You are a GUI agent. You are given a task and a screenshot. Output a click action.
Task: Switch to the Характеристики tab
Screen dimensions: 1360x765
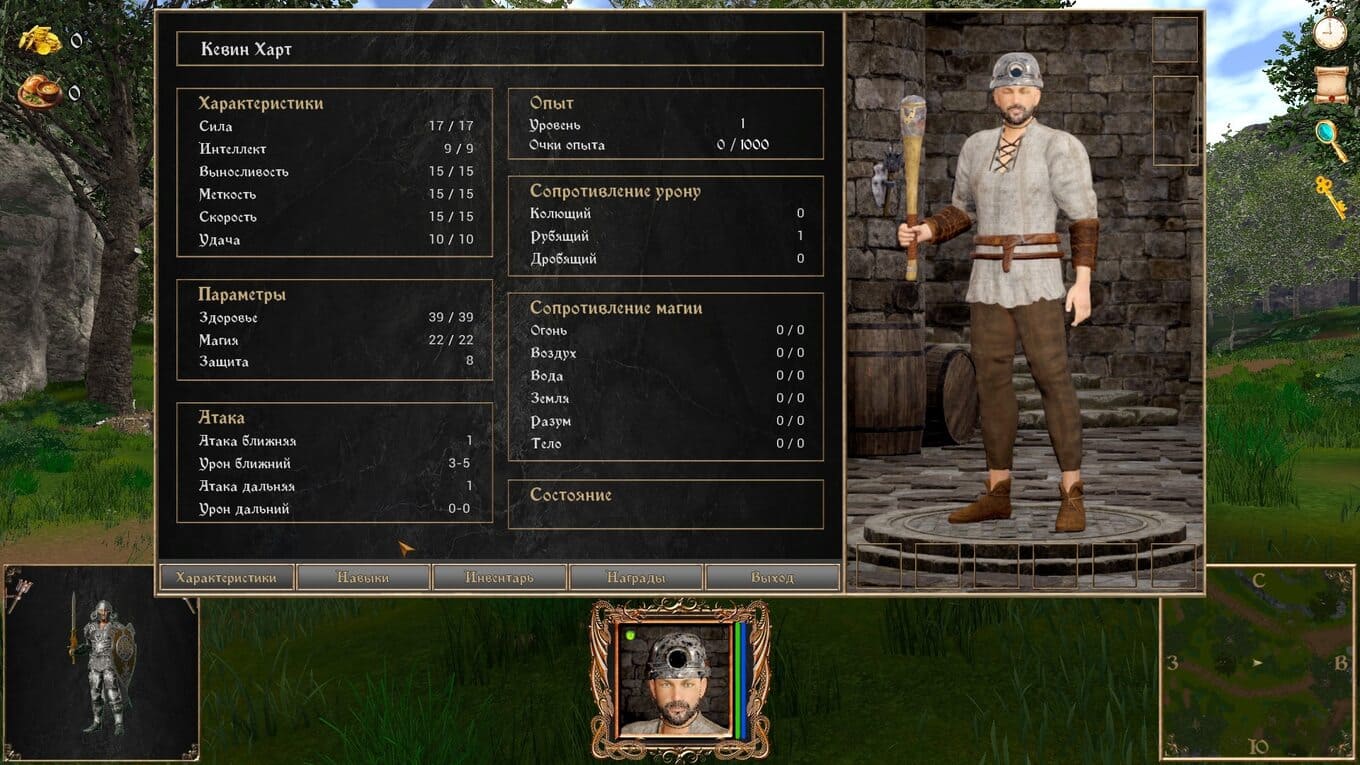tap(226, 578)
